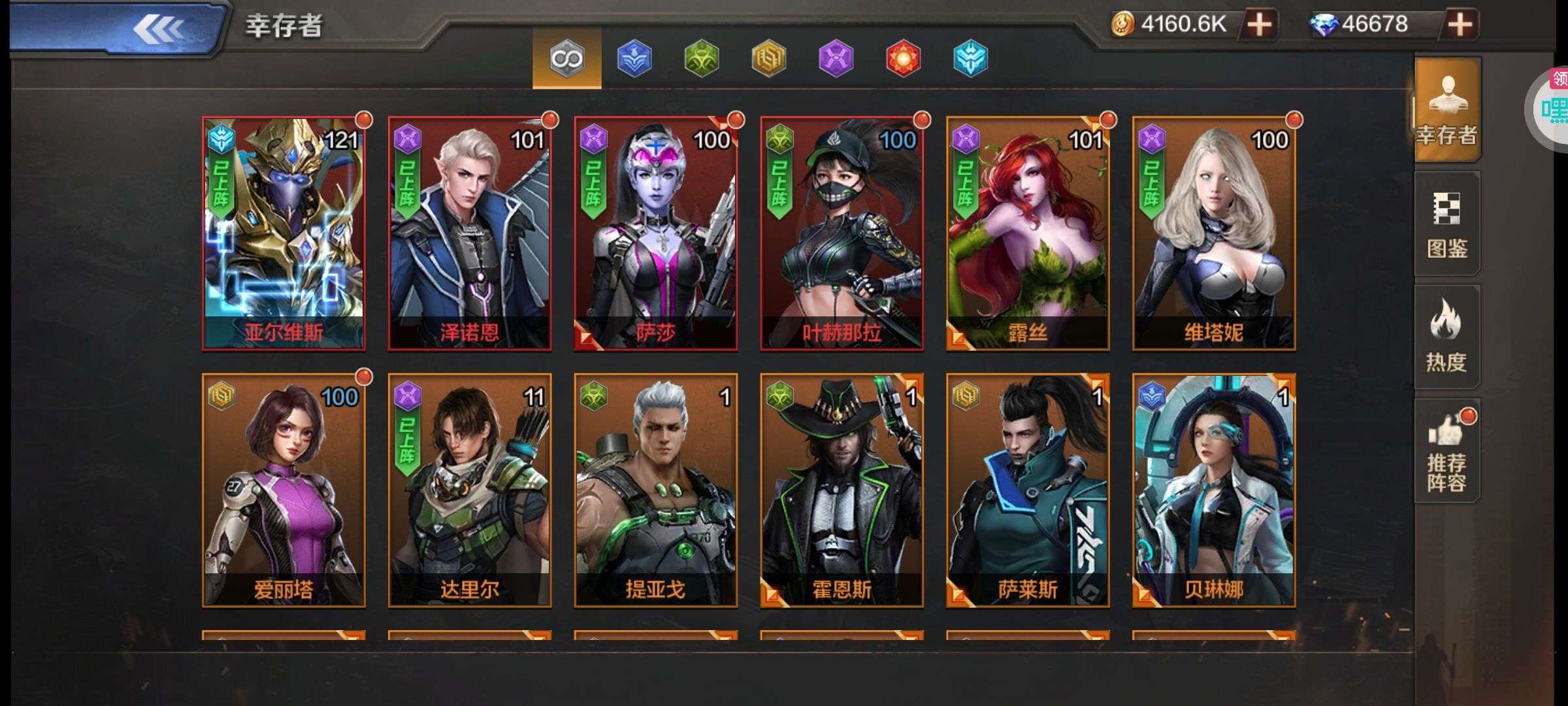Show all factions with infinity filter

point(566,59)
